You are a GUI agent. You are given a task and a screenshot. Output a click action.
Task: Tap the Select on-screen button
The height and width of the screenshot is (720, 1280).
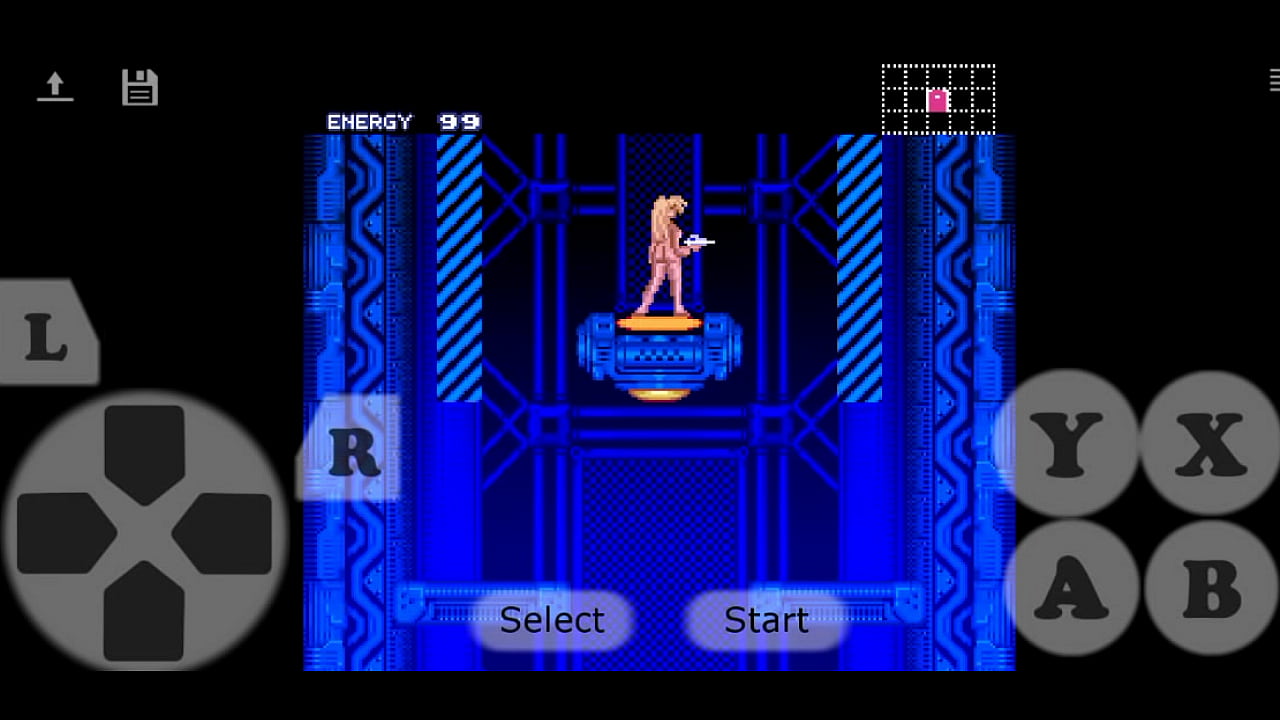tap(552, 620)
